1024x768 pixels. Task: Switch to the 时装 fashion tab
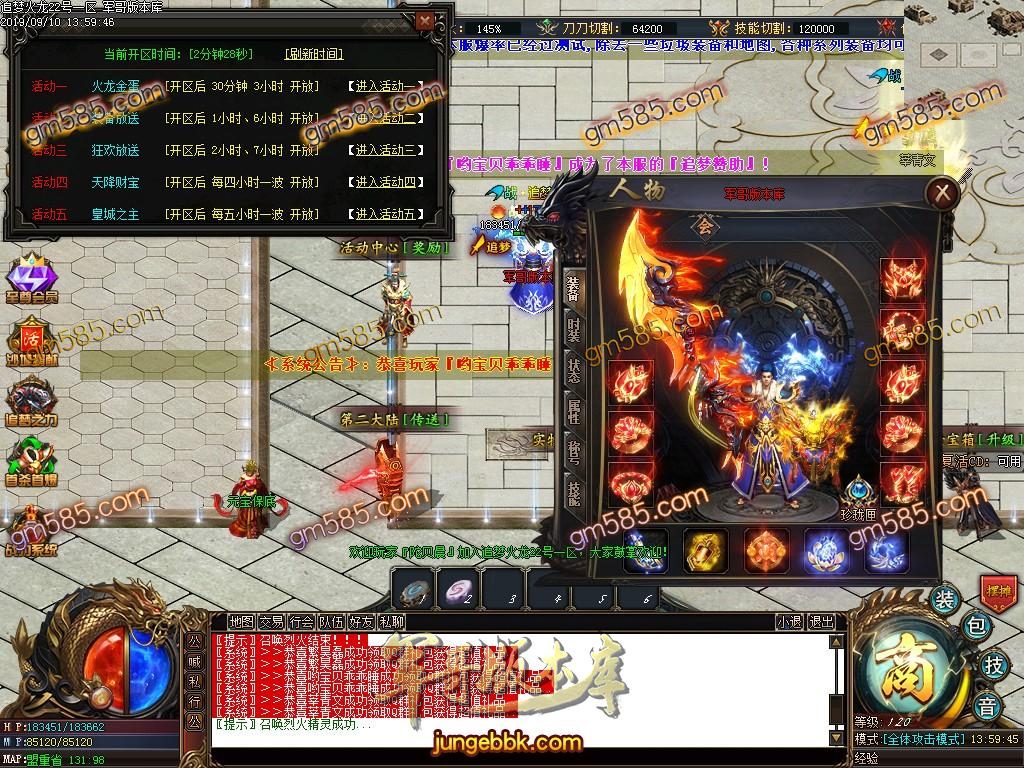click(x=574, y=329)
